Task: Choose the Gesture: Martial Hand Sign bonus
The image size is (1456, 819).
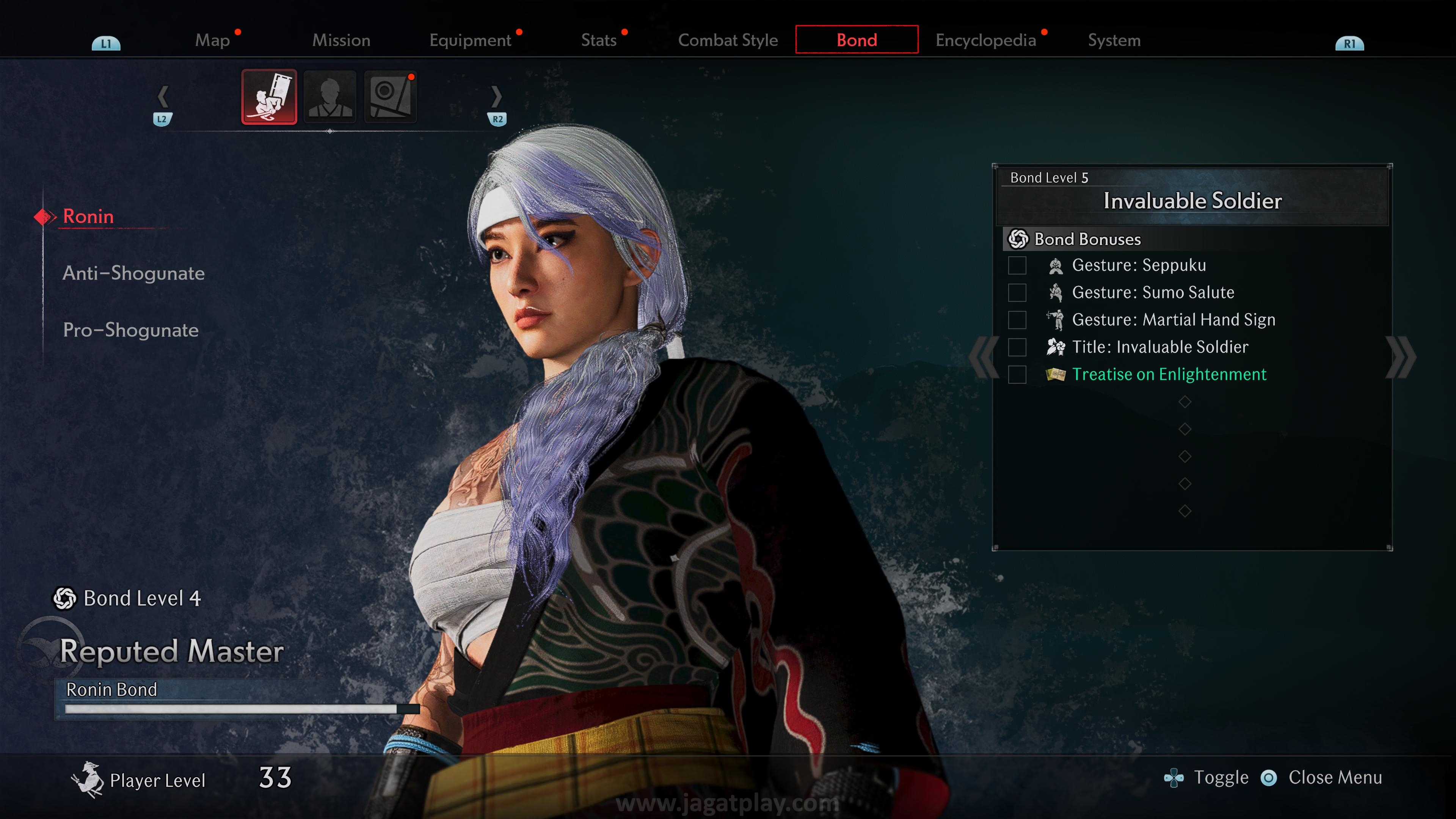Action: [x=1174, y=320]
